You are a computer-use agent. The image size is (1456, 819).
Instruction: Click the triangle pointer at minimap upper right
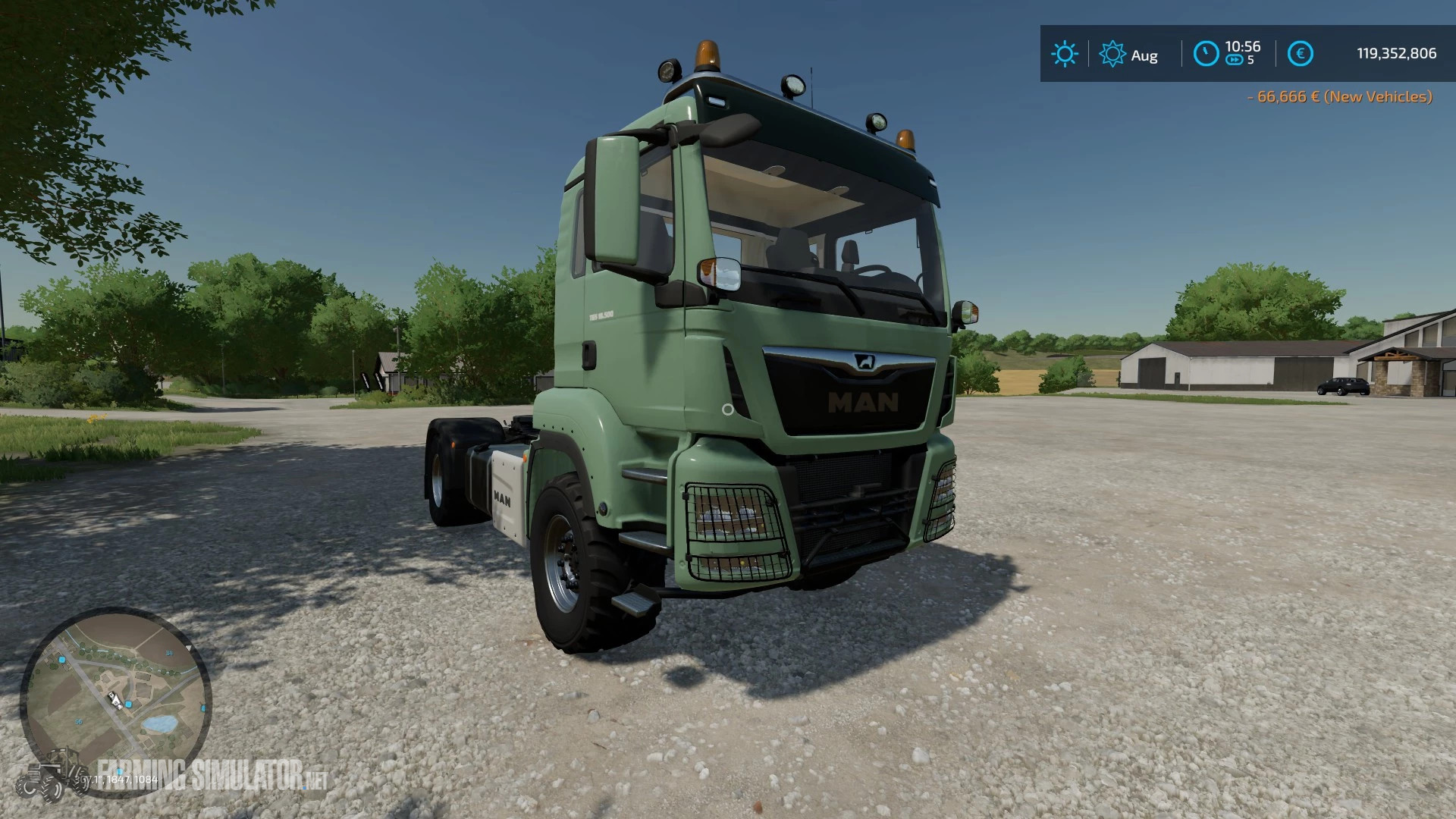click(x=188, y=648)
